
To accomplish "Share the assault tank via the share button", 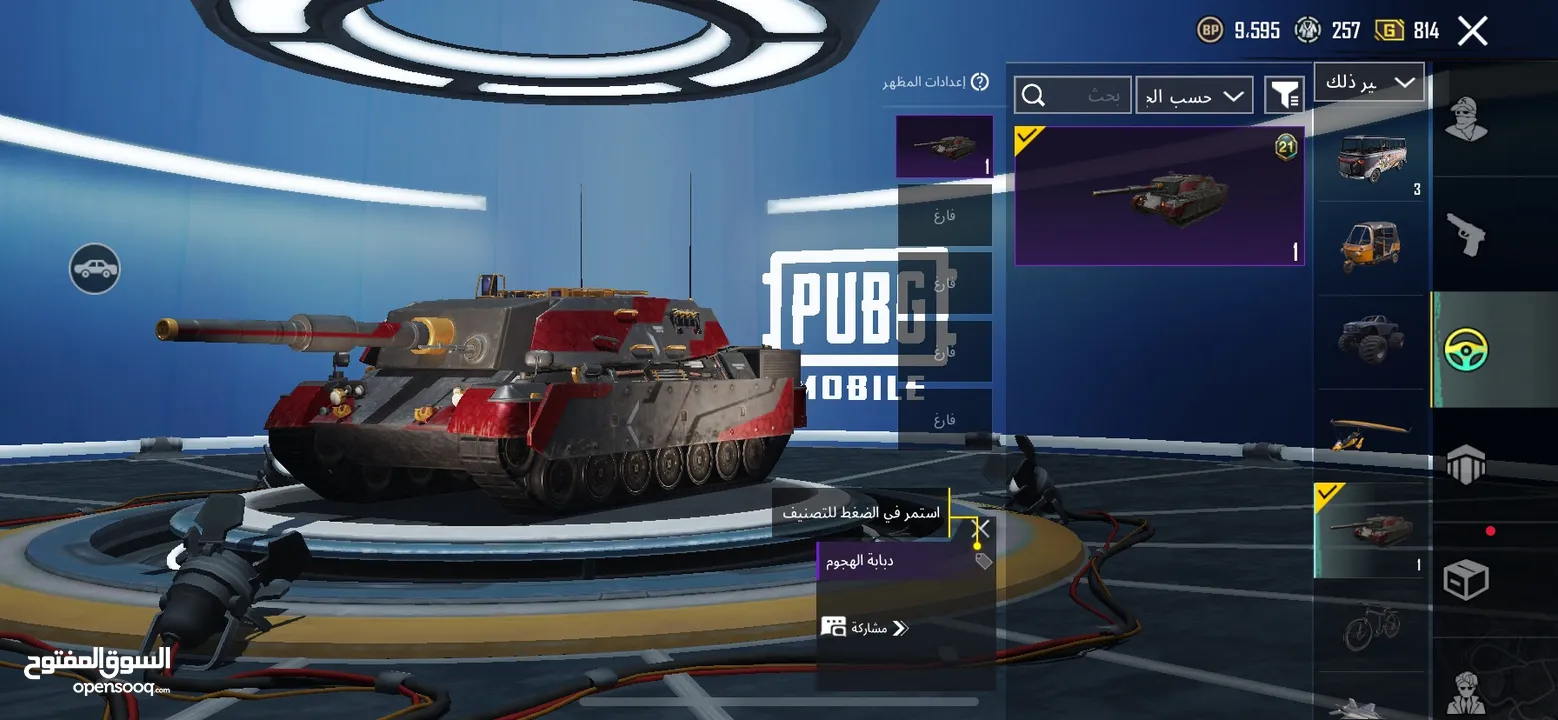I will click(865, 628).
